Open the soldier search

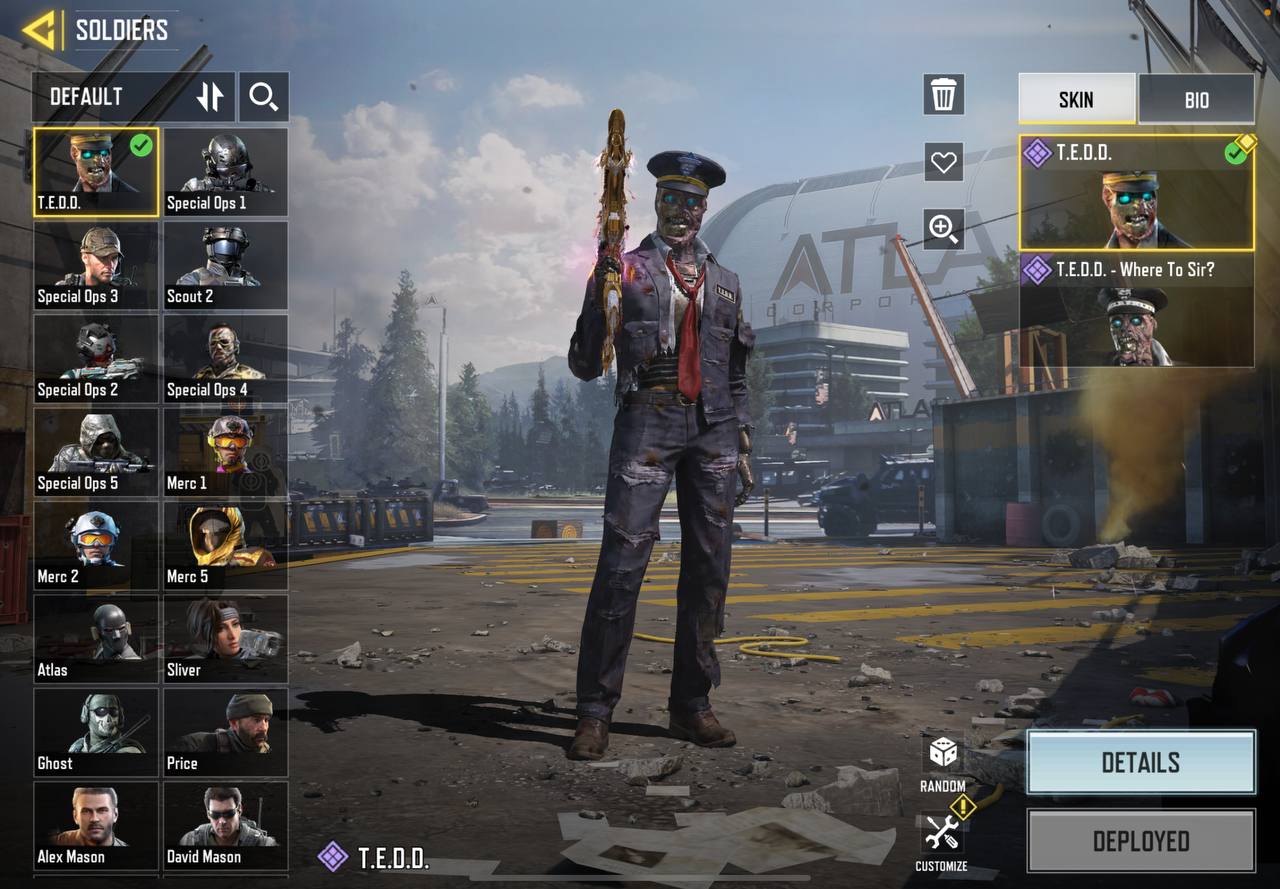point(264,97)
